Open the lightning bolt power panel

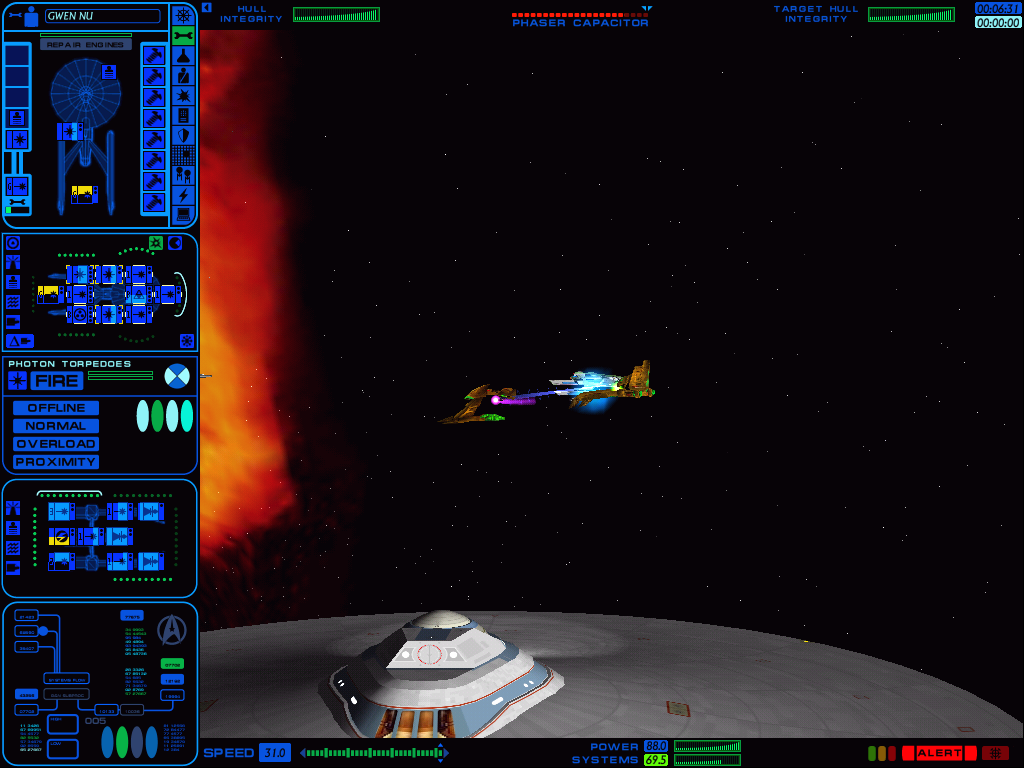[x=183, y=195]
